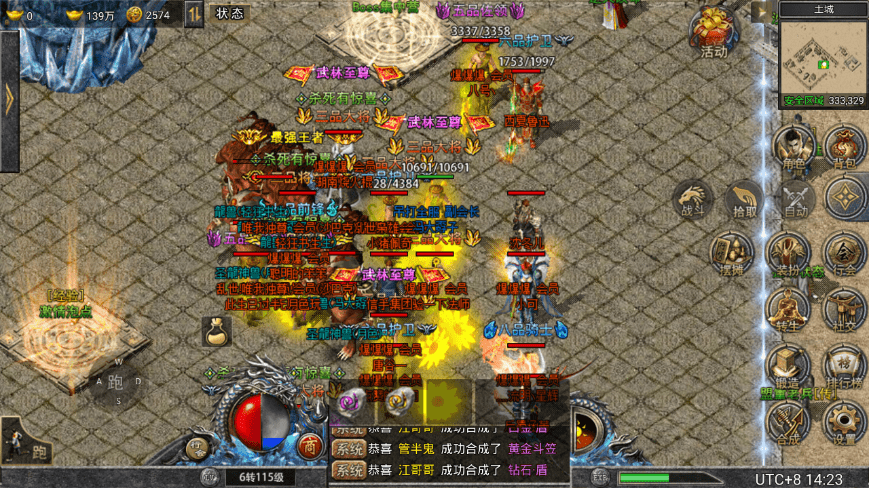Image resolution: width=869 pixels, height=488 pixels.
Task: Show the 排行榜 rankings
Action: point(845,366)
